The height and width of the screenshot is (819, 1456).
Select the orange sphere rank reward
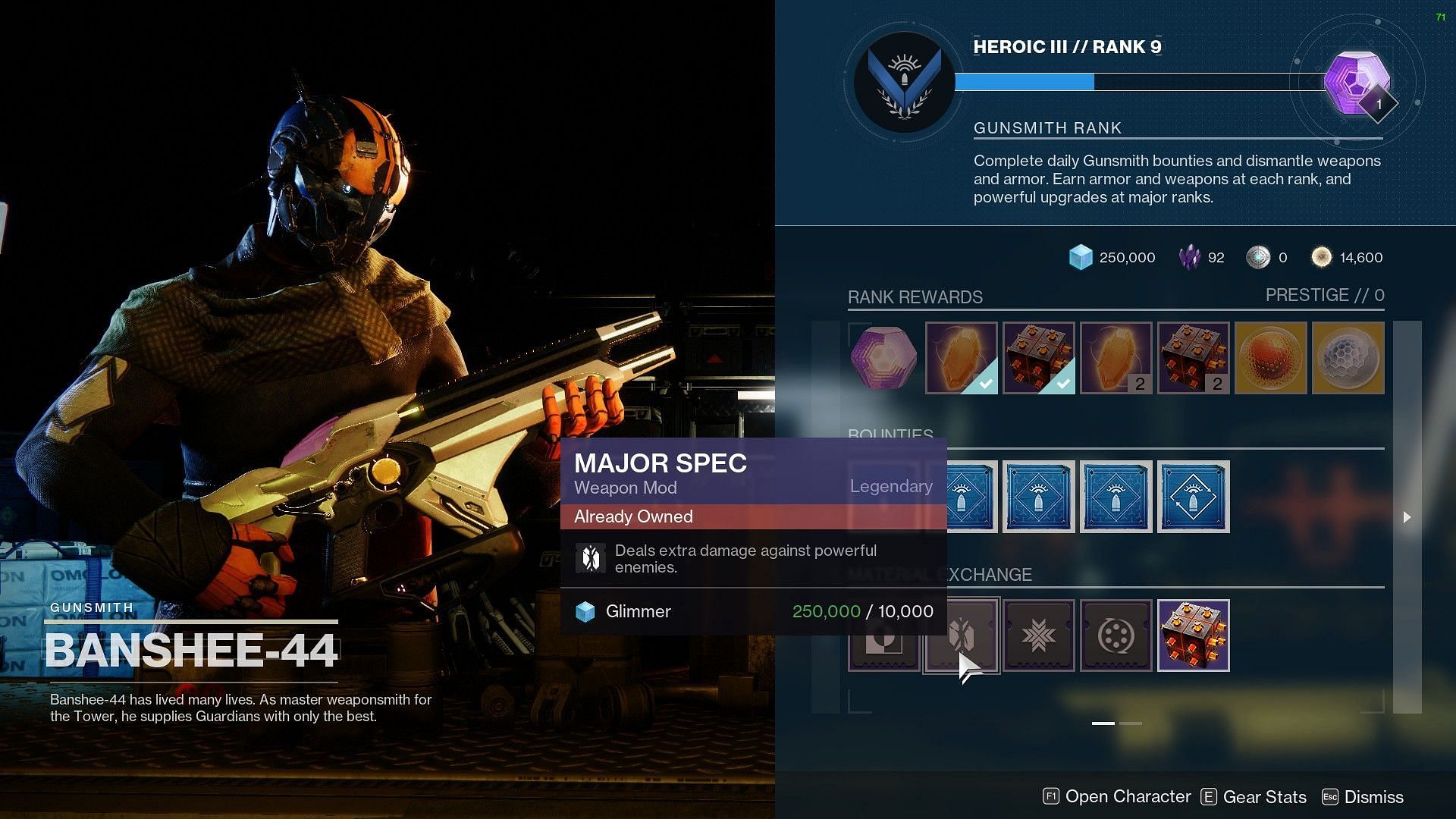point(1270,358)
